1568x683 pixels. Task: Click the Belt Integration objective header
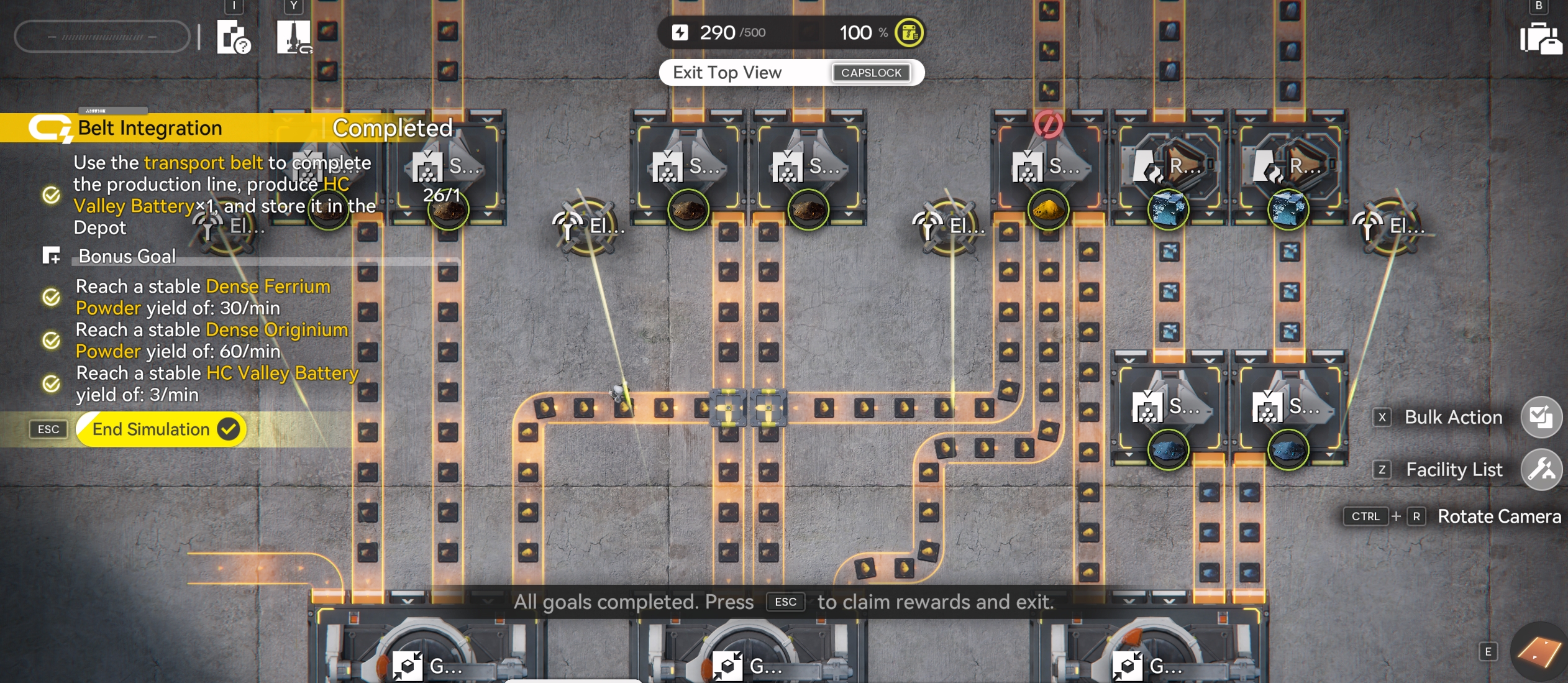pos(149,128)
